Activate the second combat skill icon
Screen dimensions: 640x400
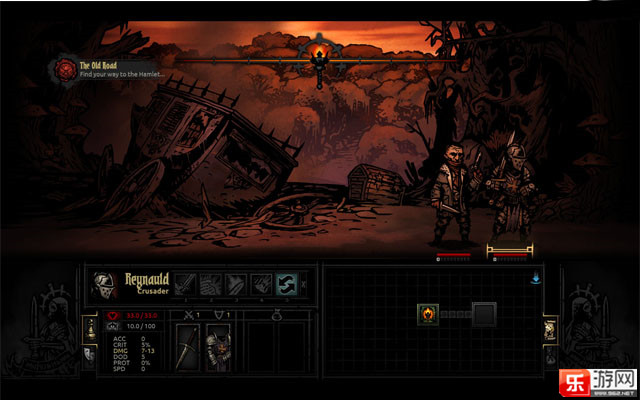pos(210,284)
